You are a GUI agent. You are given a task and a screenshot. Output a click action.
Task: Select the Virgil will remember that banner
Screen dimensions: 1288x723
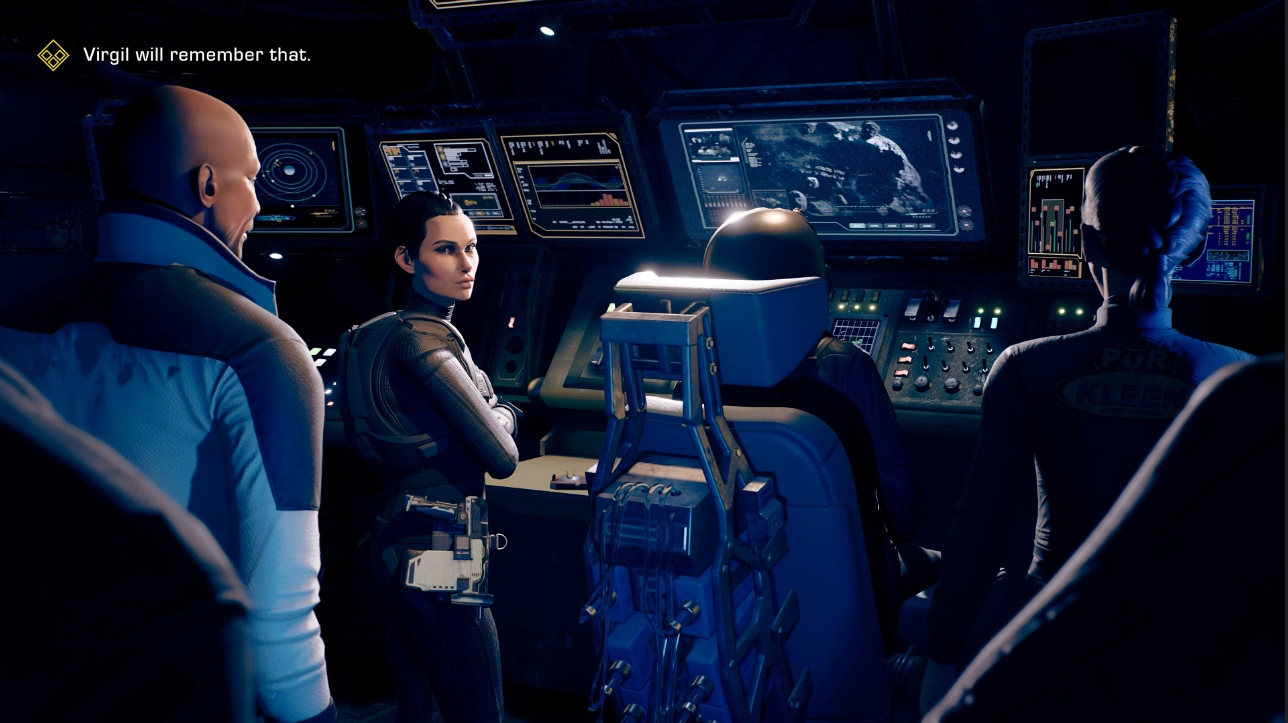click(x=197, y=55)
